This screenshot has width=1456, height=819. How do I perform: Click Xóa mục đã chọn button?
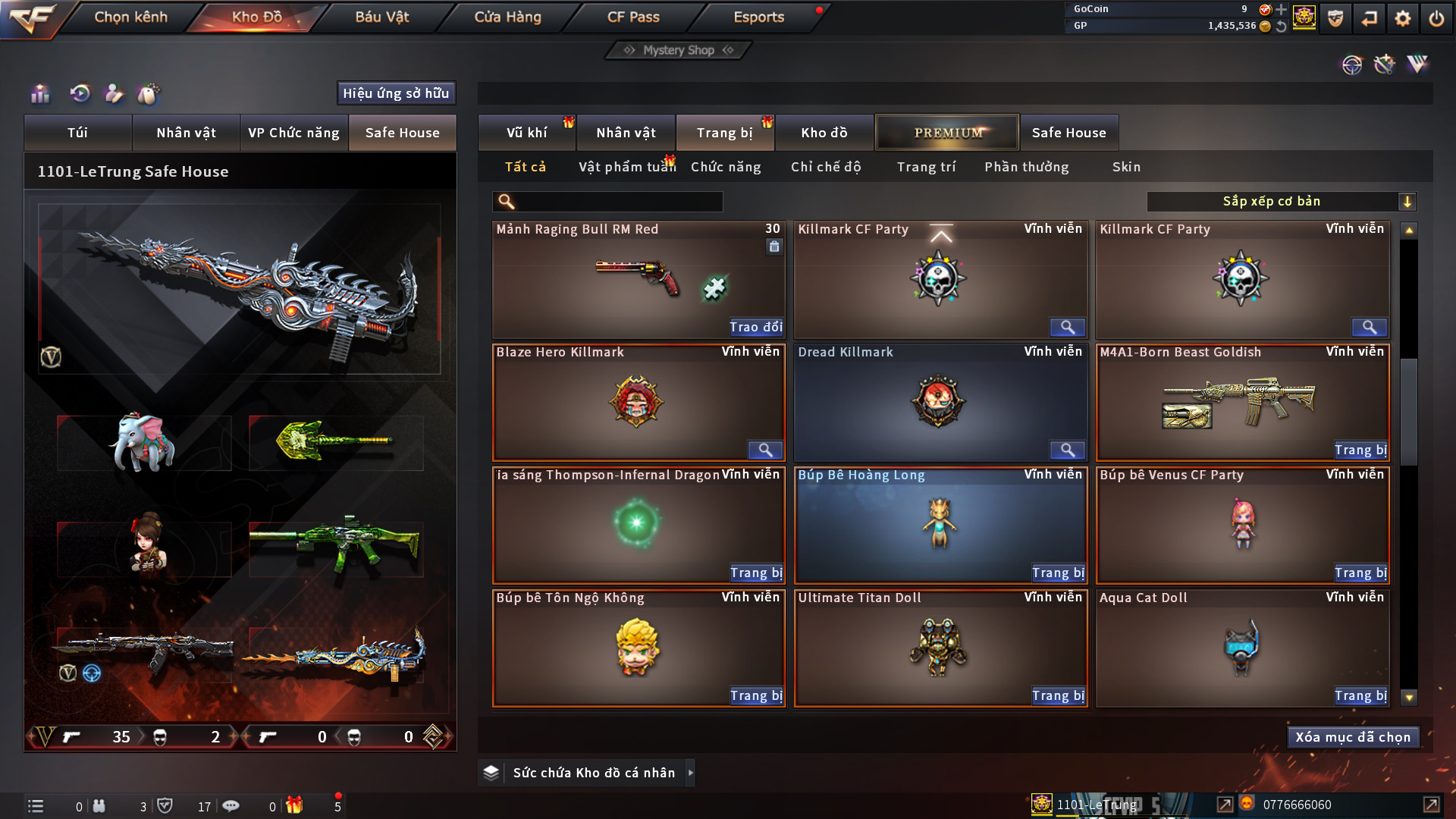point(1353,737)
